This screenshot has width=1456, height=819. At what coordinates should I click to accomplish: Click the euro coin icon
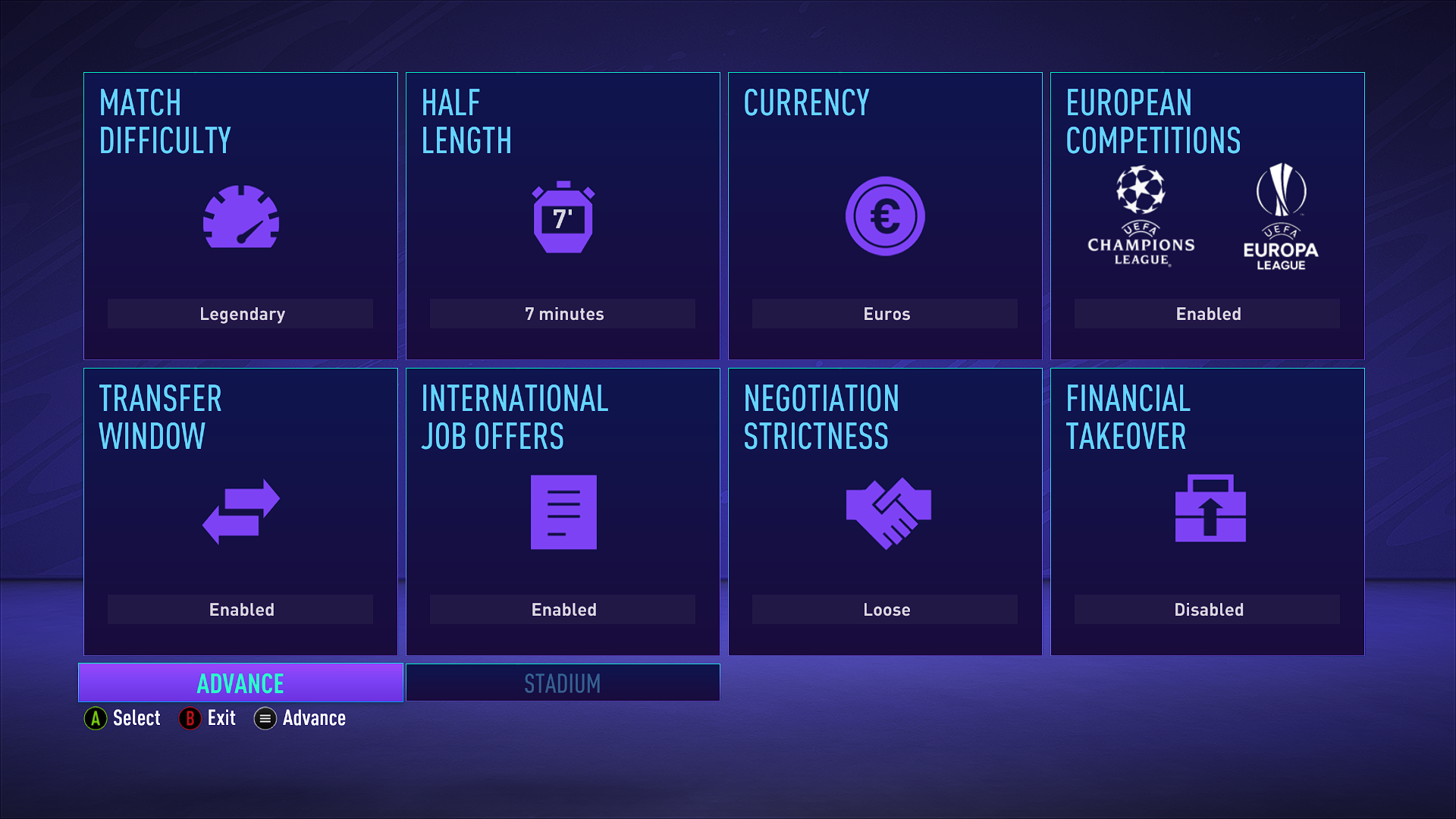(885, 216)
